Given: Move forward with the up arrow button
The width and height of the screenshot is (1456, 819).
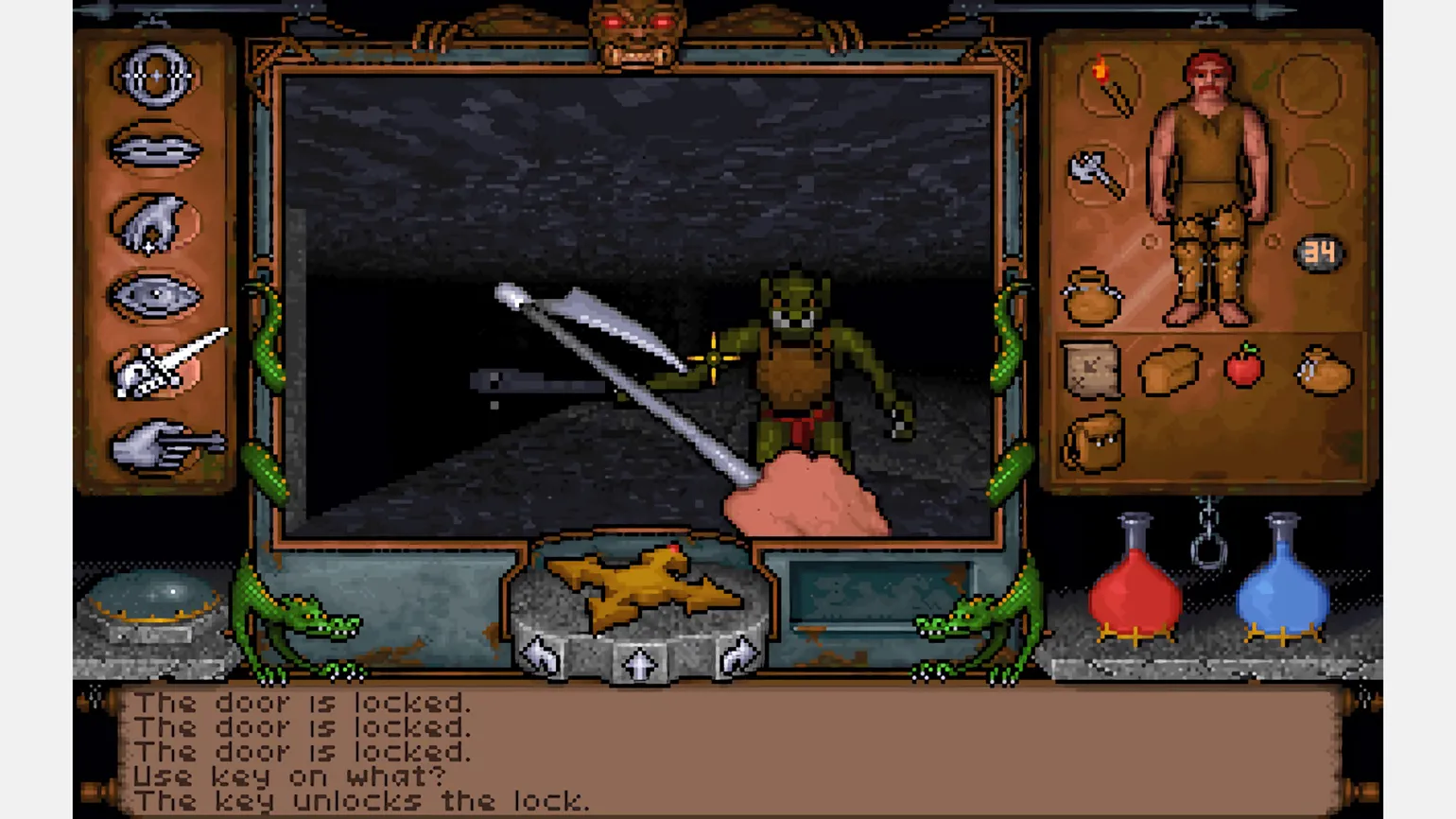Looking at the screenshot, I should click(x=639, y=664).
